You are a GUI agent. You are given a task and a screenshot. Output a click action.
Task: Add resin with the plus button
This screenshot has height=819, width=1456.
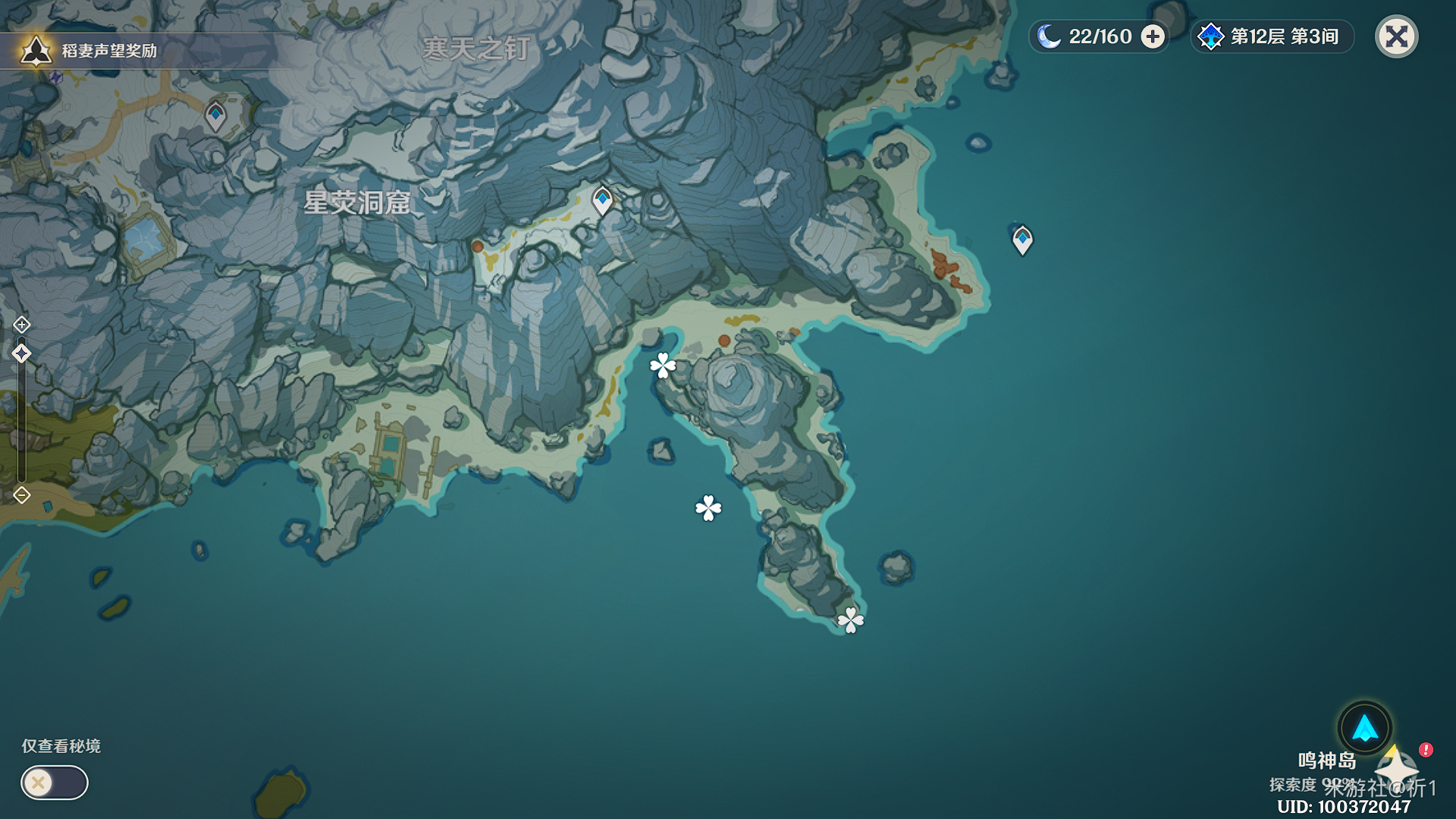pyautogui.click(x=1153, y=36)
